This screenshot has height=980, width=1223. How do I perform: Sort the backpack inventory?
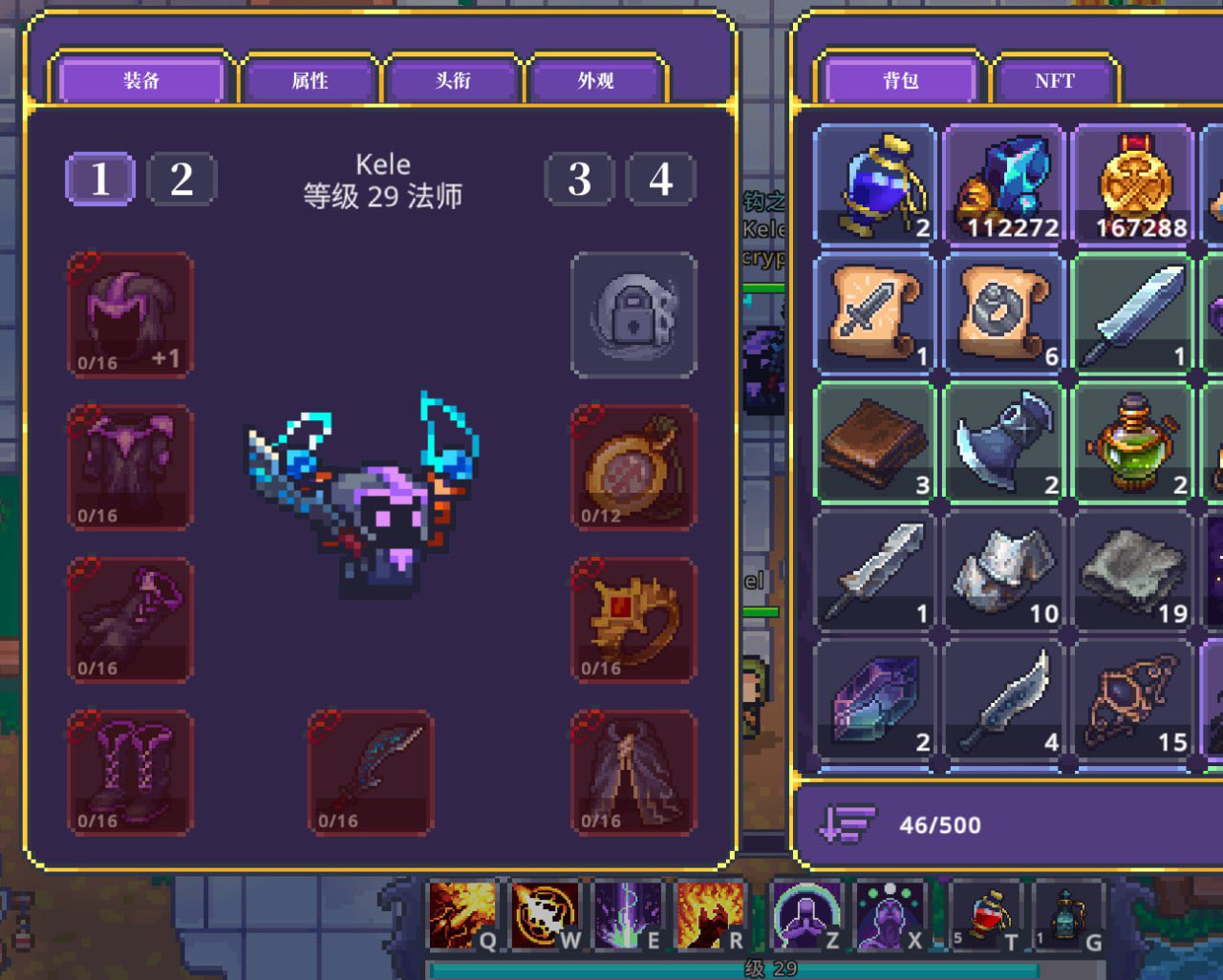[x=847, y=824]
